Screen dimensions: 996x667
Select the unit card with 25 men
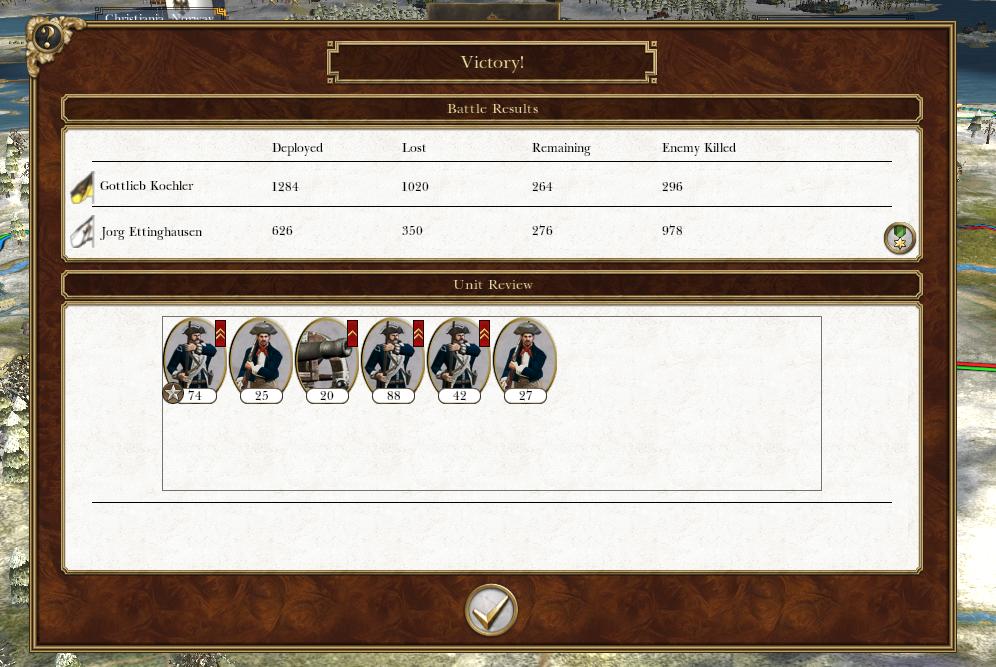coord(260,358)
